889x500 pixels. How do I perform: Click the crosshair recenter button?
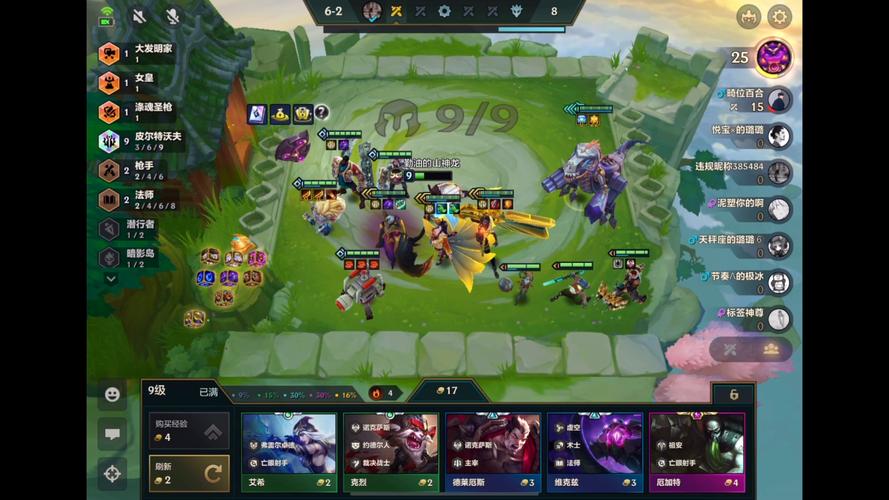(112, 473)
